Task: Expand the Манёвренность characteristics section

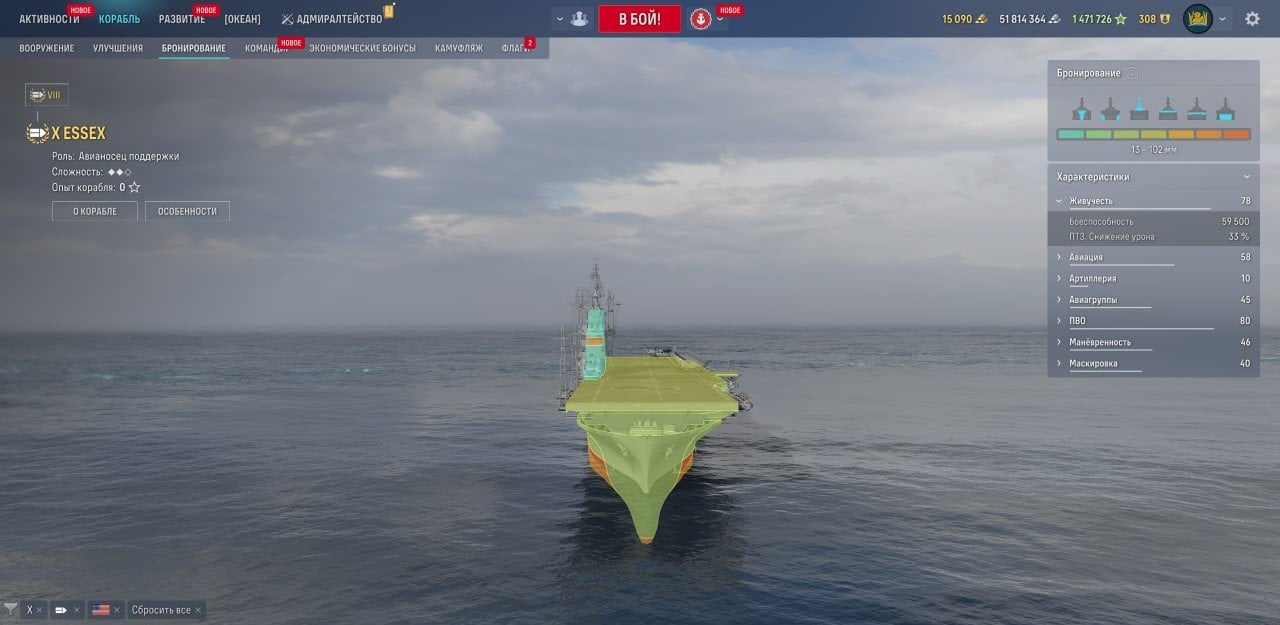Action: [1100, 342]
